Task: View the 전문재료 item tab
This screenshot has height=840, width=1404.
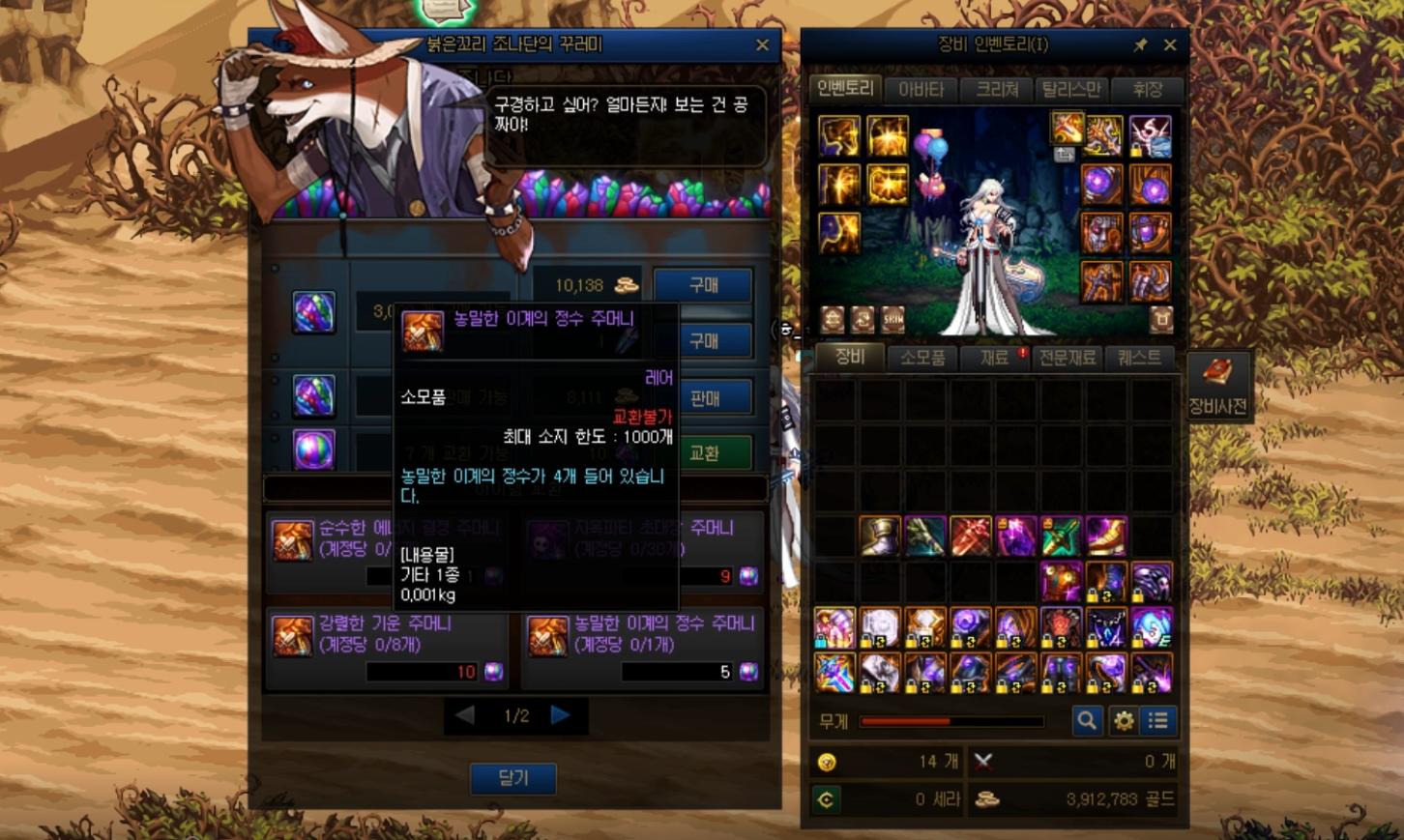Action: (1068, 358)
